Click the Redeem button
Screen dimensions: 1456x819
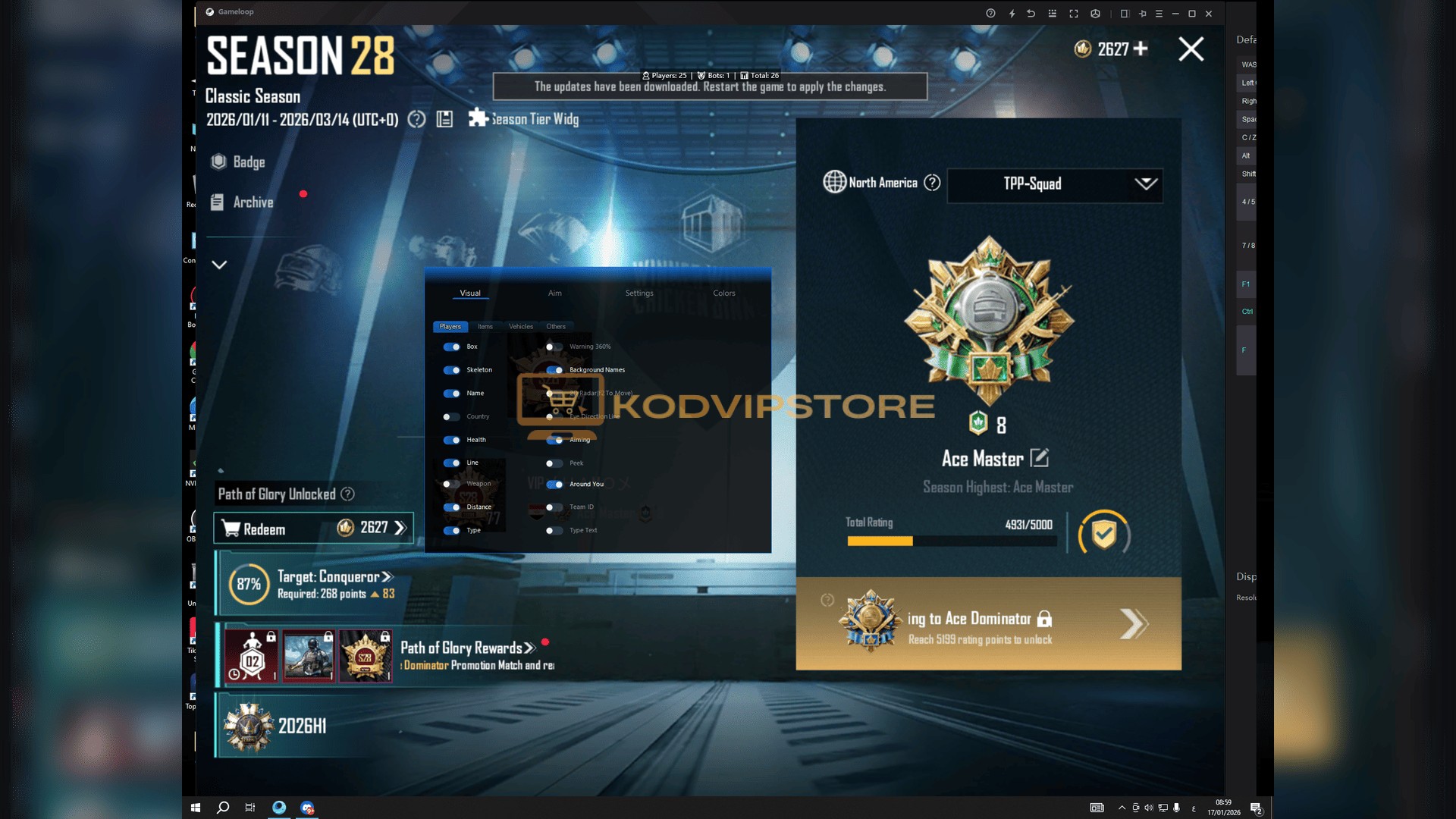[313, 529]
